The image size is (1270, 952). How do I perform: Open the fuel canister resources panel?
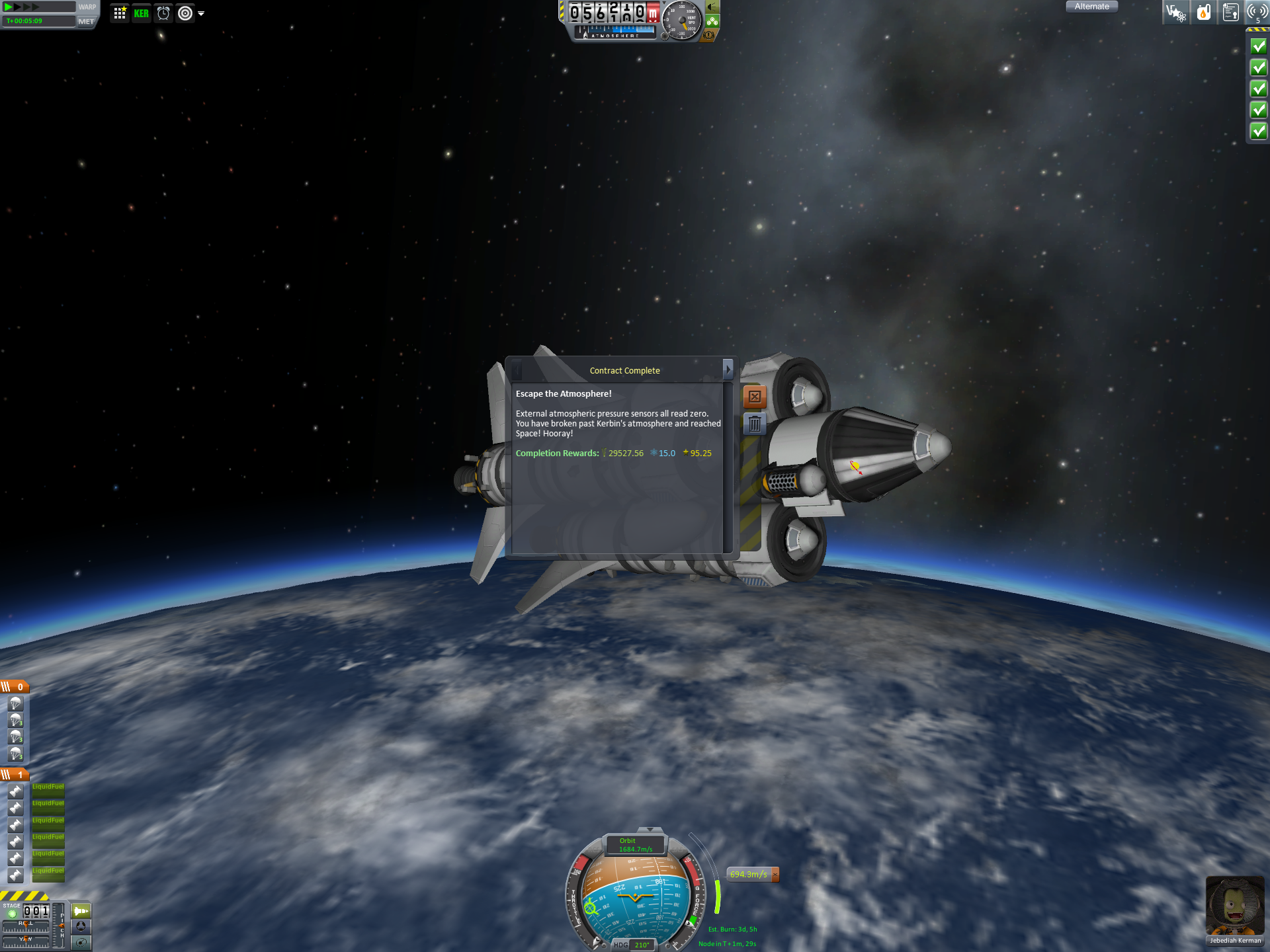[x=1203, y=13]
